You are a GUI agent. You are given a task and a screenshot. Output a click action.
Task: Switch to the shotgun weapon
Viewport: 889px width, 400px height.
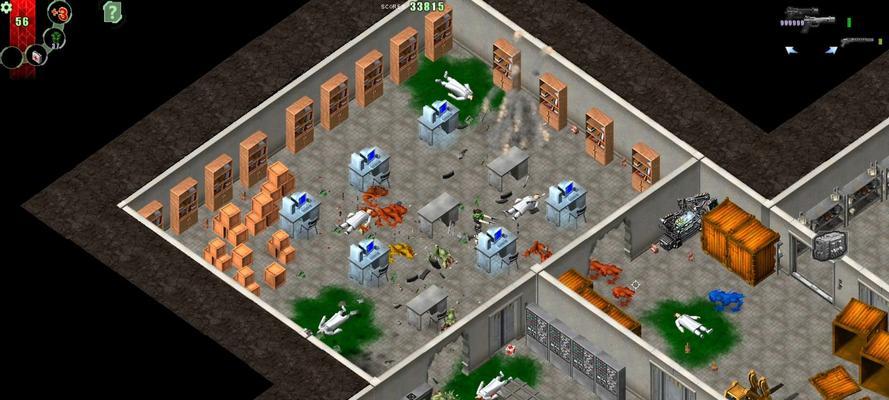[856, 42]
